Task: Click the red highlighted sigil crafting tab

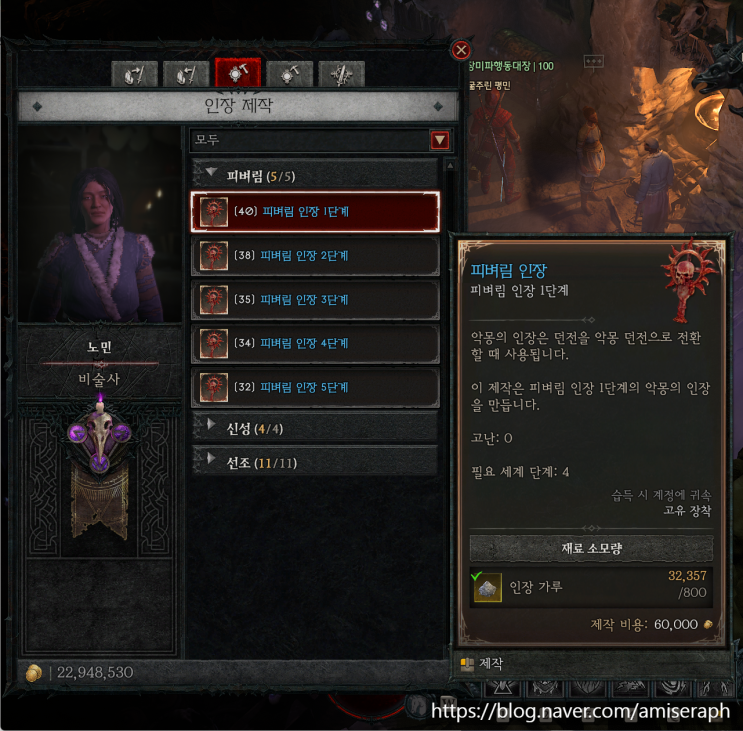Action: pos(238,74)
